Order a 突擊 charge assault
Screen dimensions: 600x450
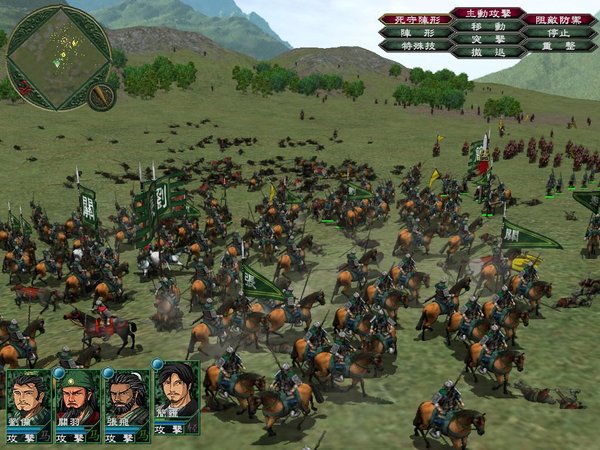pos(487,39)
